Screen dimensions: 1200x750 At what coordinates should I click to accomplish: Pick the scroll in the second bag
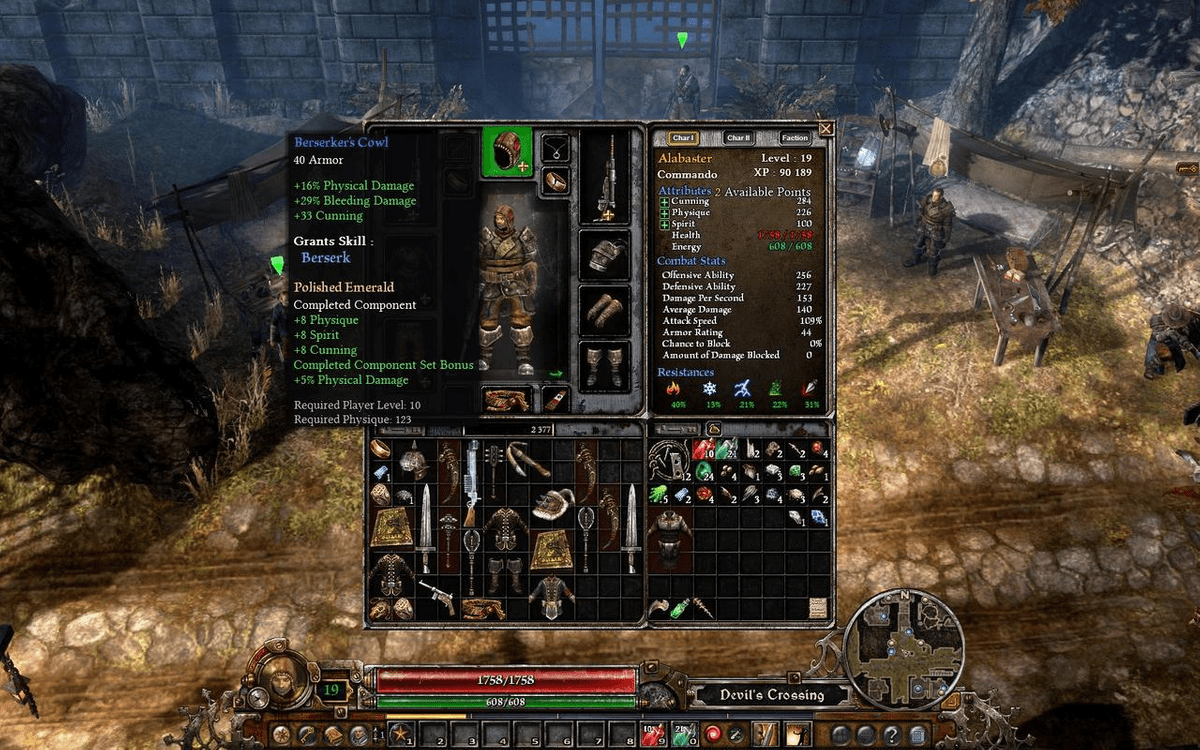818,607
